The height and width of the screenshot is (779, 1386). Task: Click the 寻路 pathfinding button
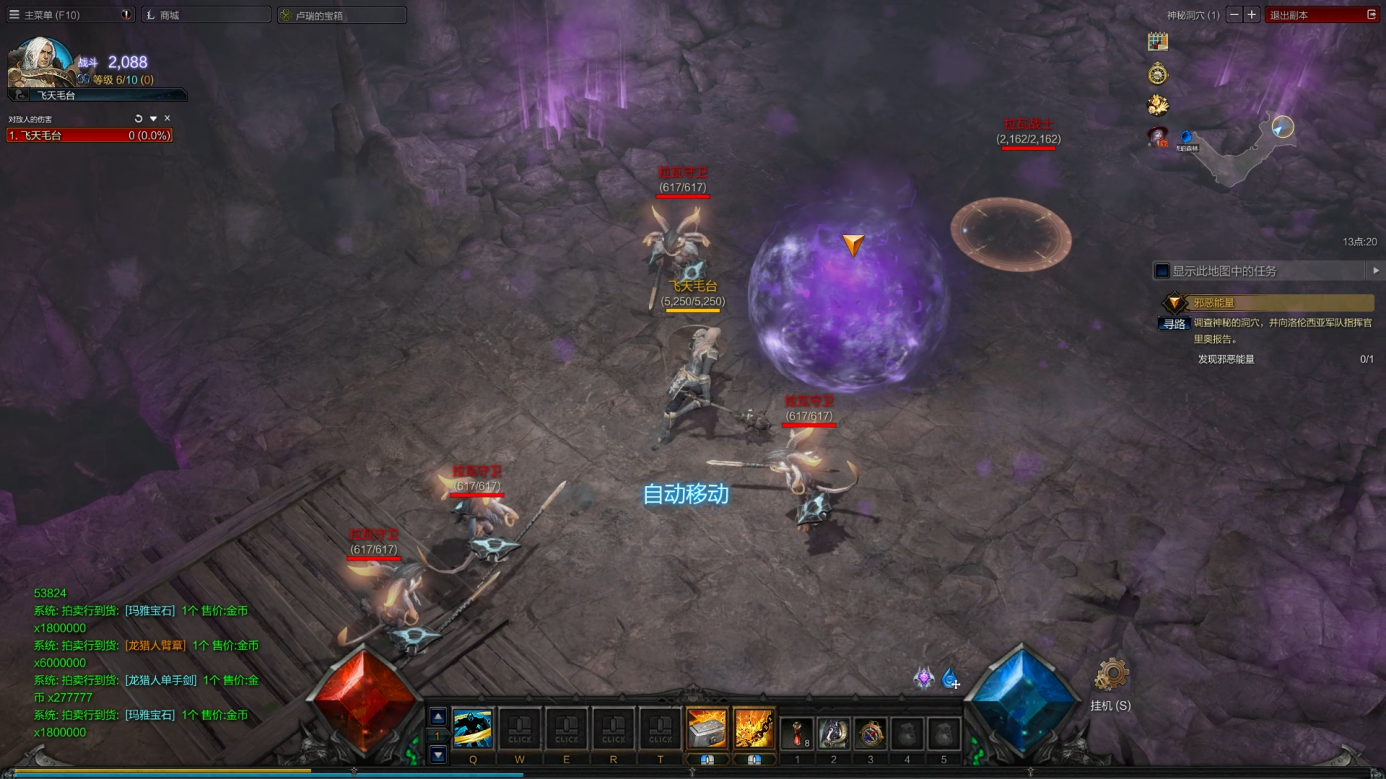tap(1174, 324)
